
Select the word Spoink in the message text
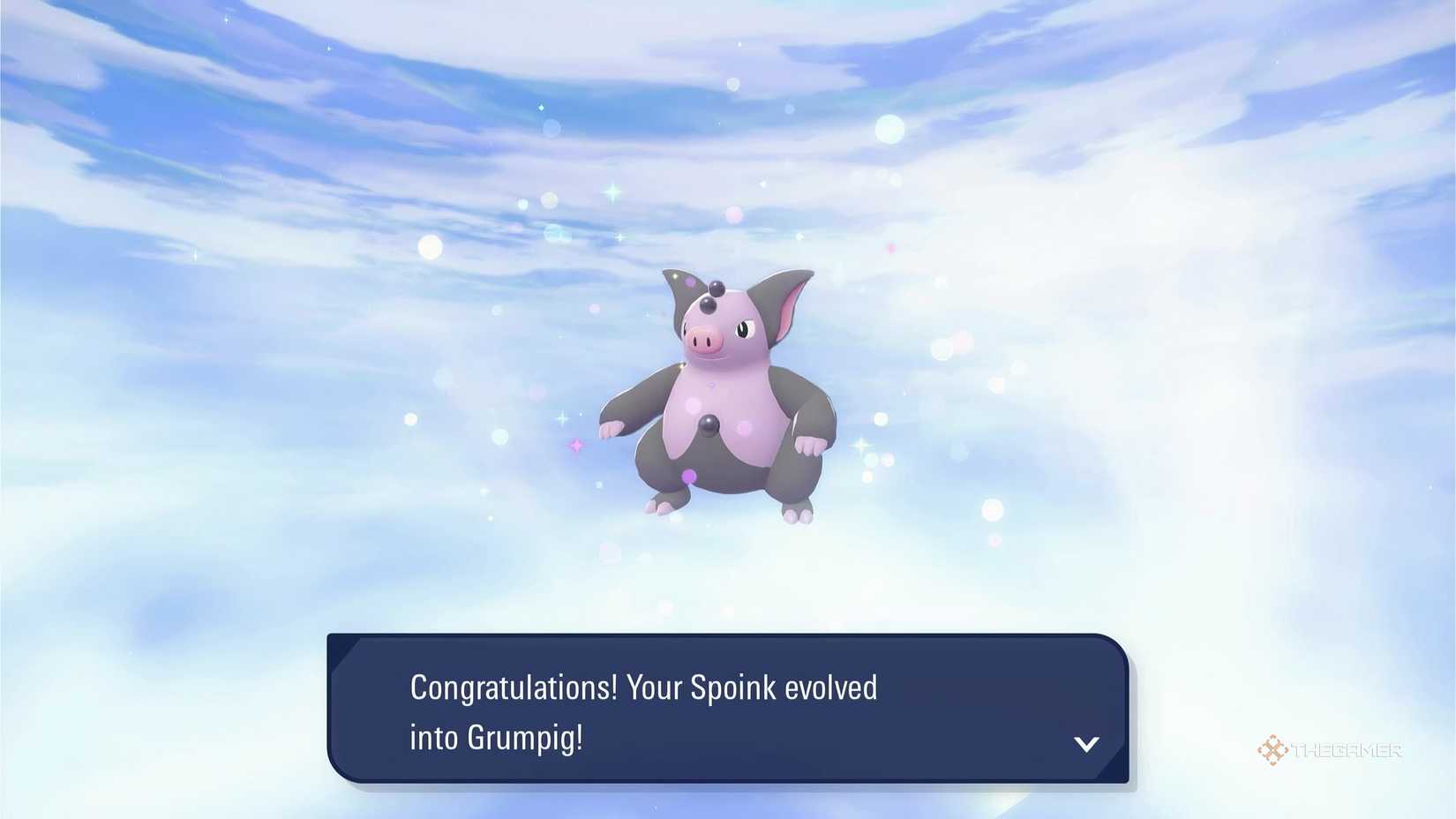(x=735, y=688)
